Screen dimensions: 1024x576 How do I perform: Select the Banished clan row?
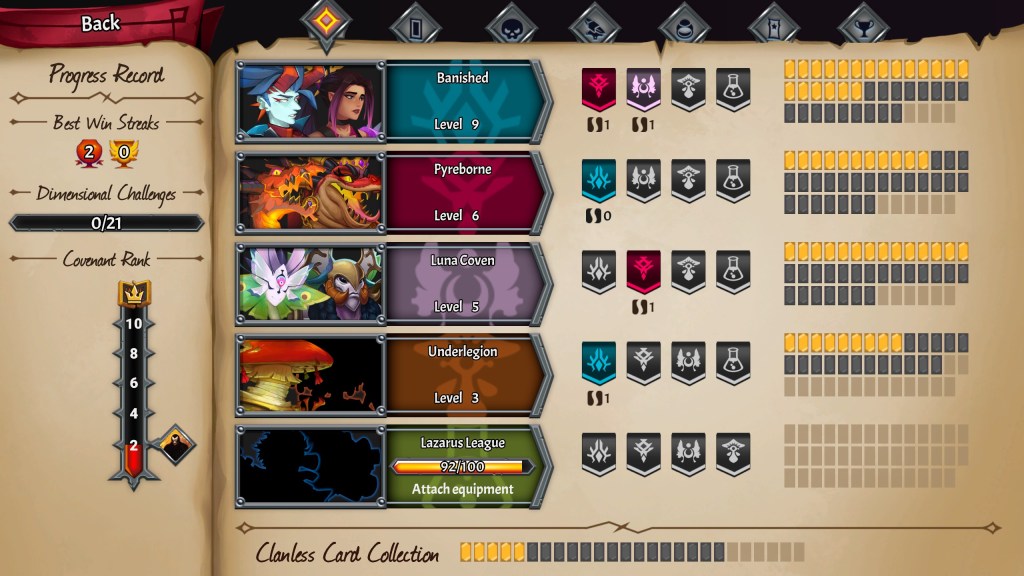pos(463,101)
